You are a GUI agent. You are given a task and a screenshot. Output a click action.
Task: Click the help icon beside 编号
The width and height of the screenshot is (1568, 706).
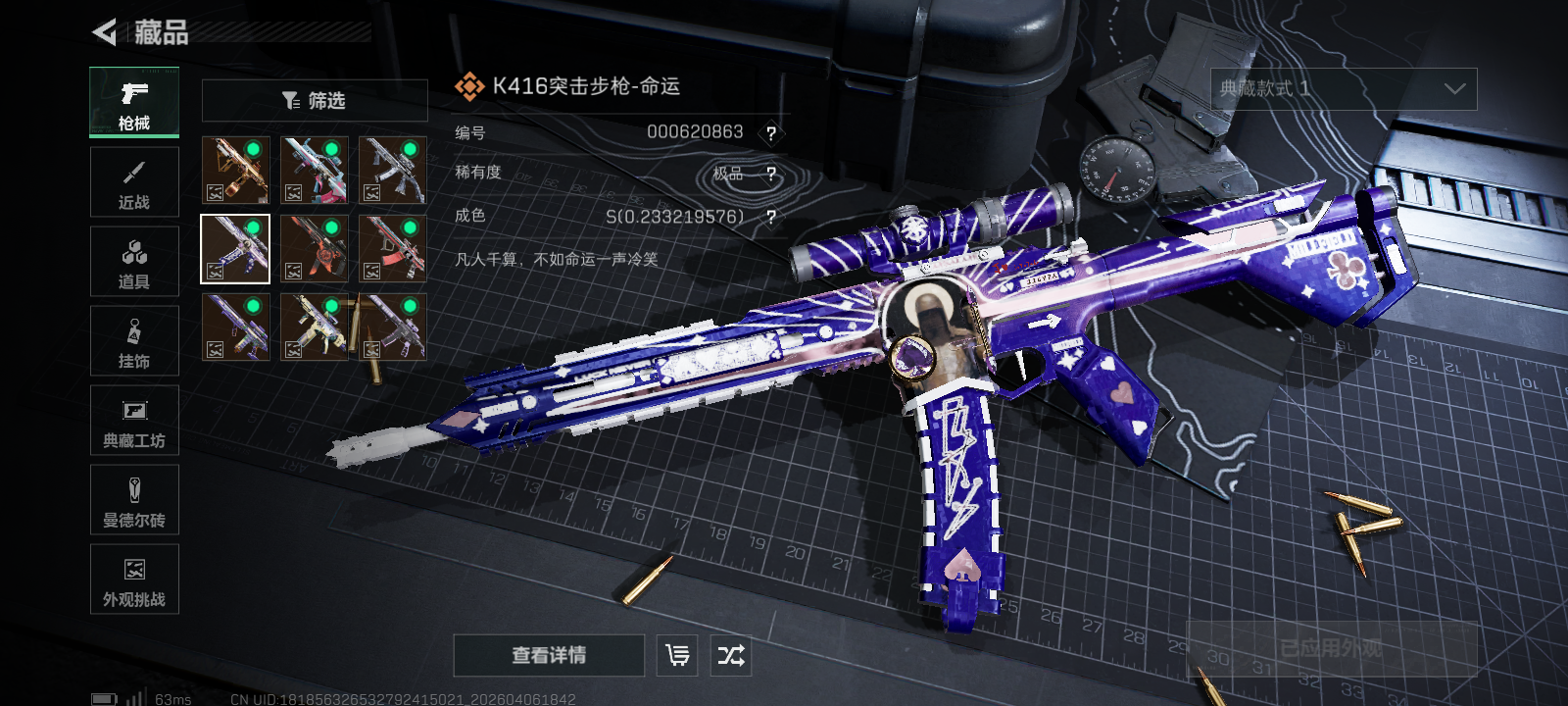click(x=771, y=133)
